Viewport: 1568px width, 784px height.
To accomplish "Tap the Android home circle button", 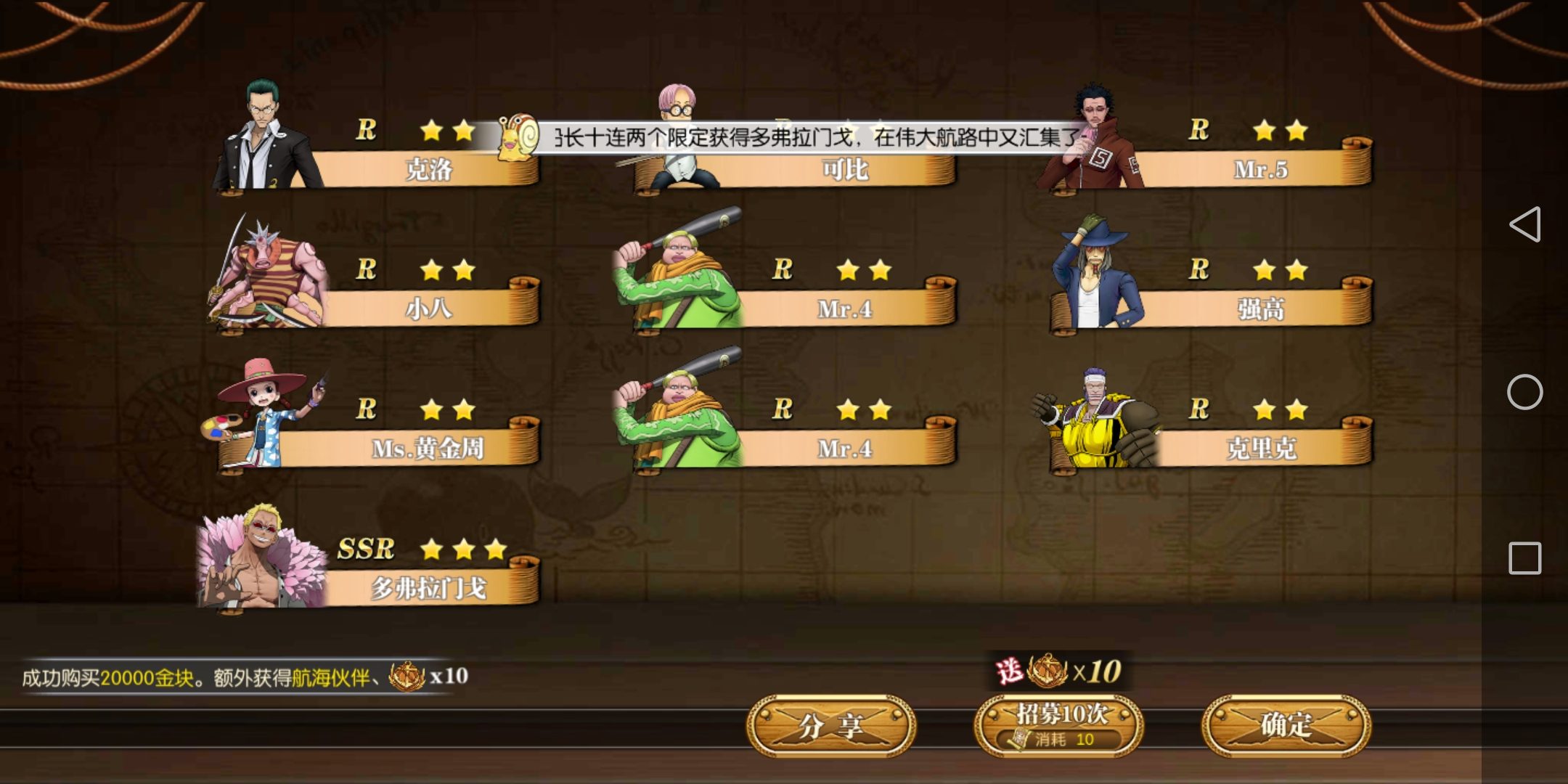I will (1524, 392).
